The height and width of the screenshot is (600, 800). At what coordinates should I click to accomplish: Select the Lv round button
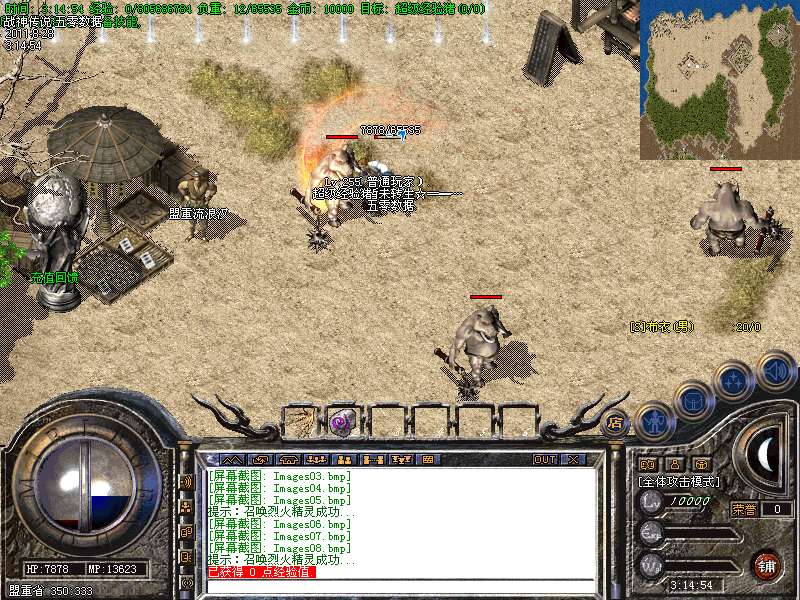pos(651,501)
